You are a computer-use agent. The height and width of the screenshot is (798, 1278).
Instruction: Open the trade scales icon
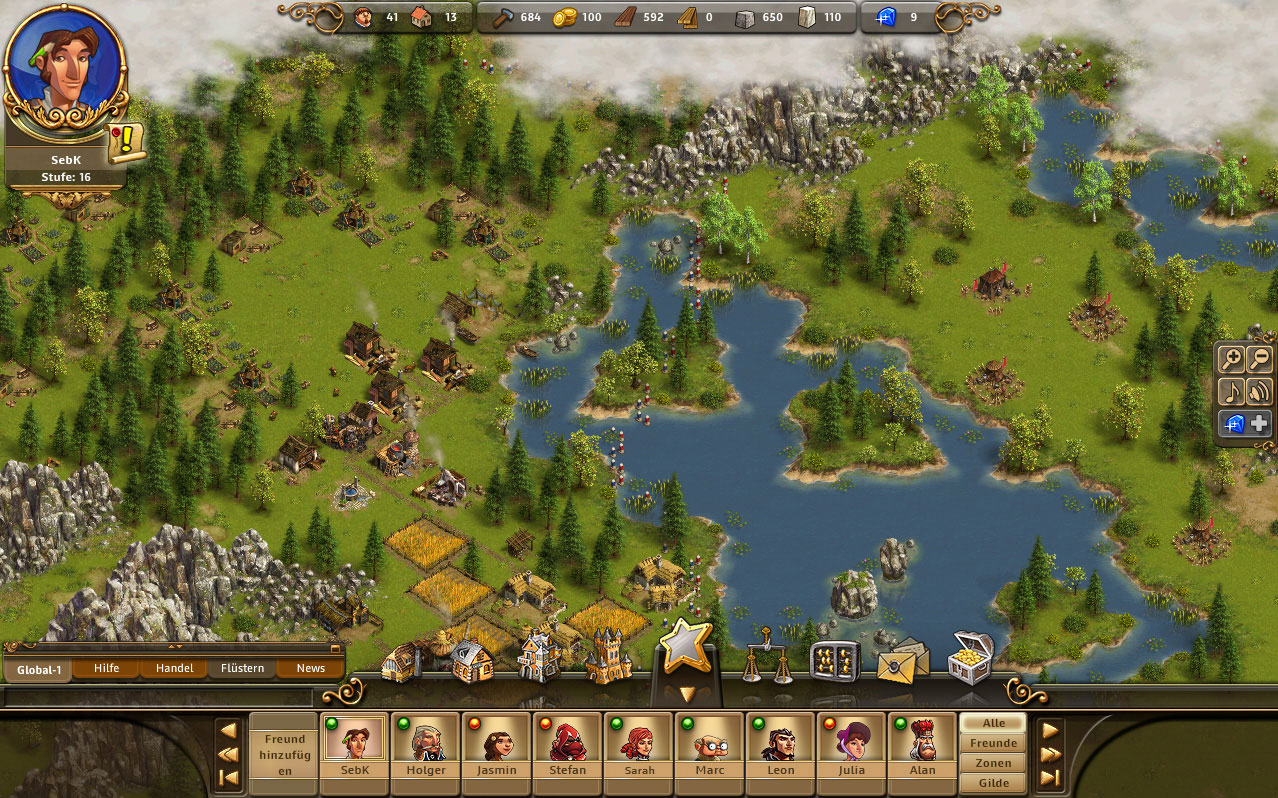point(768,658)
